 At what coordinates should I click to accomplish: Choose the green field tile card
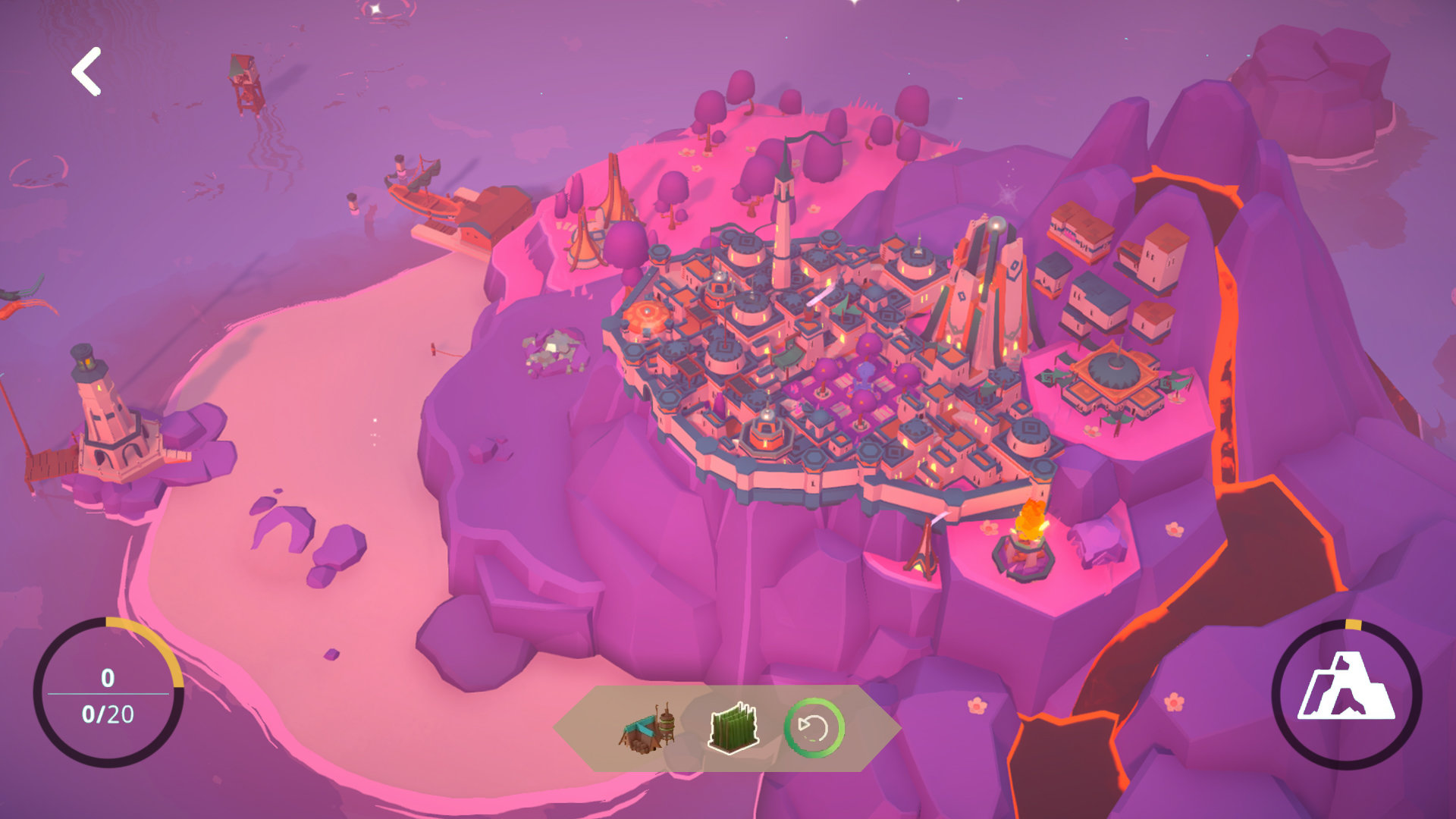733,729
